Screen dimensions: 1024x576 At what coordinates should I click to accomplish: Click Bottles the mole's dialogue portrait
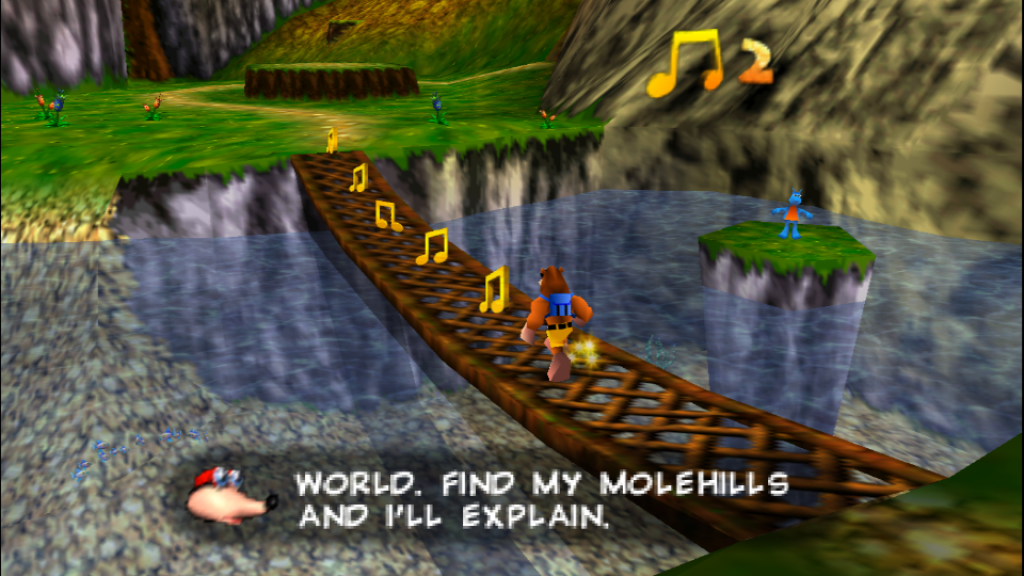tap(233, 492)
